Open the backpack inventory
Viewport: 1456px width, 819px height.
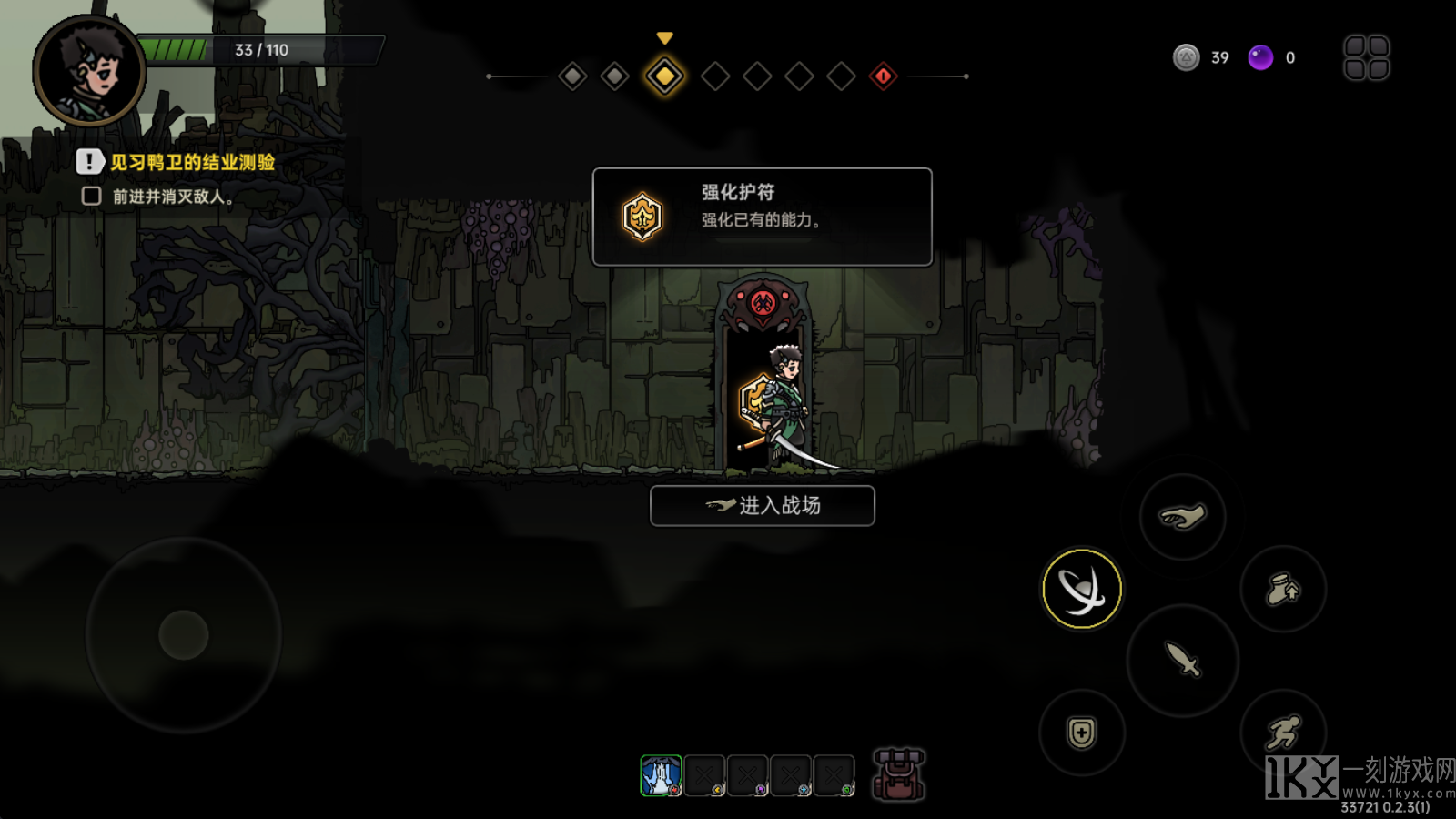(x=898, y=775)
